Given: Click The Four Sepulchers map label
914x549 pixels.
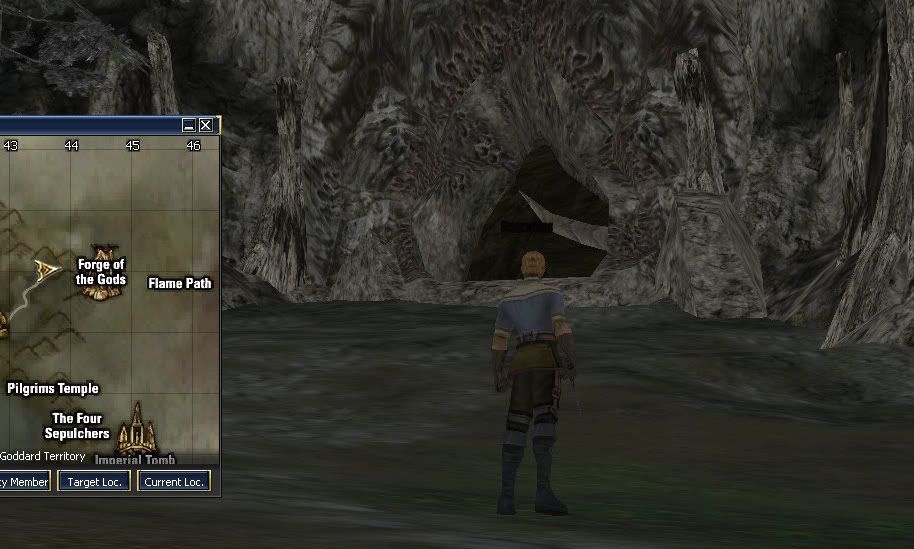Looking at the screenshot, I should click(x=77, y=426).
